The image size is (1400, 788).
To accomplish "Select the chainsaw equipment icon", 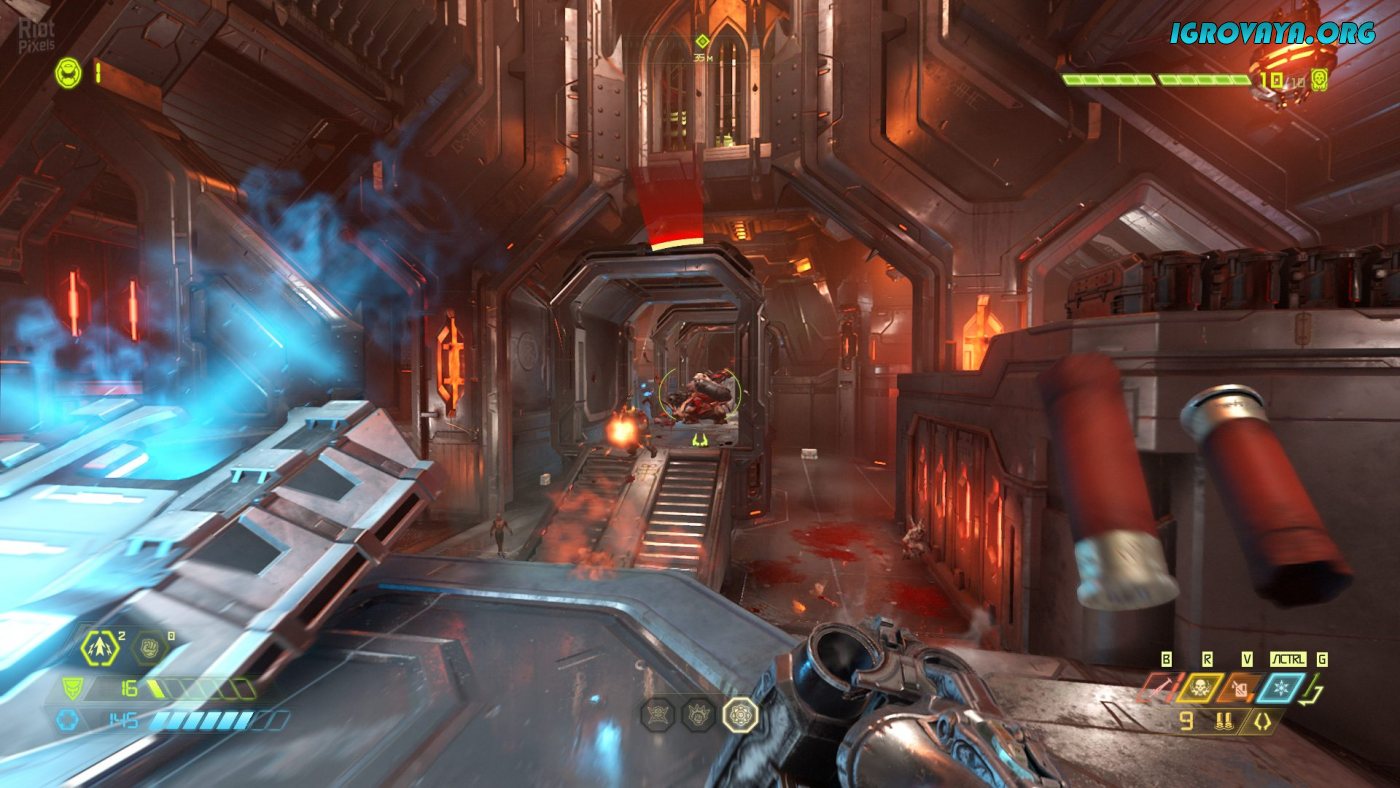I will pyautogui.click(x=1160, y=687).
